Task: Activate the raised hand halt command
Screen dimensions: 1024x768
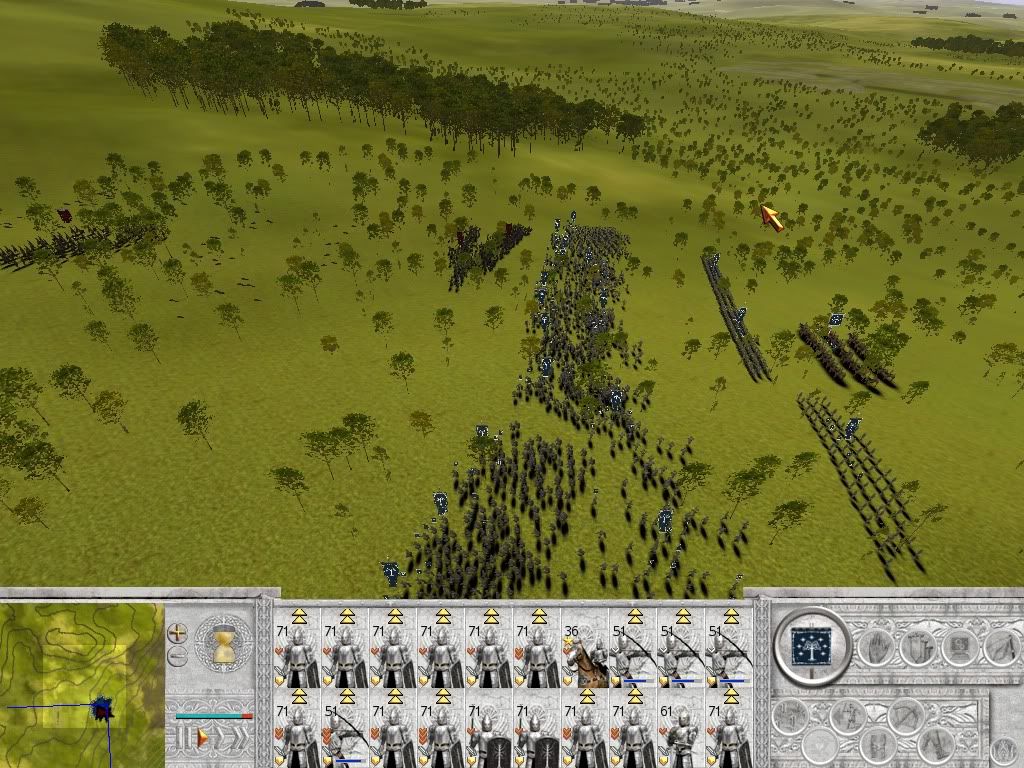Action: point(877,648)
